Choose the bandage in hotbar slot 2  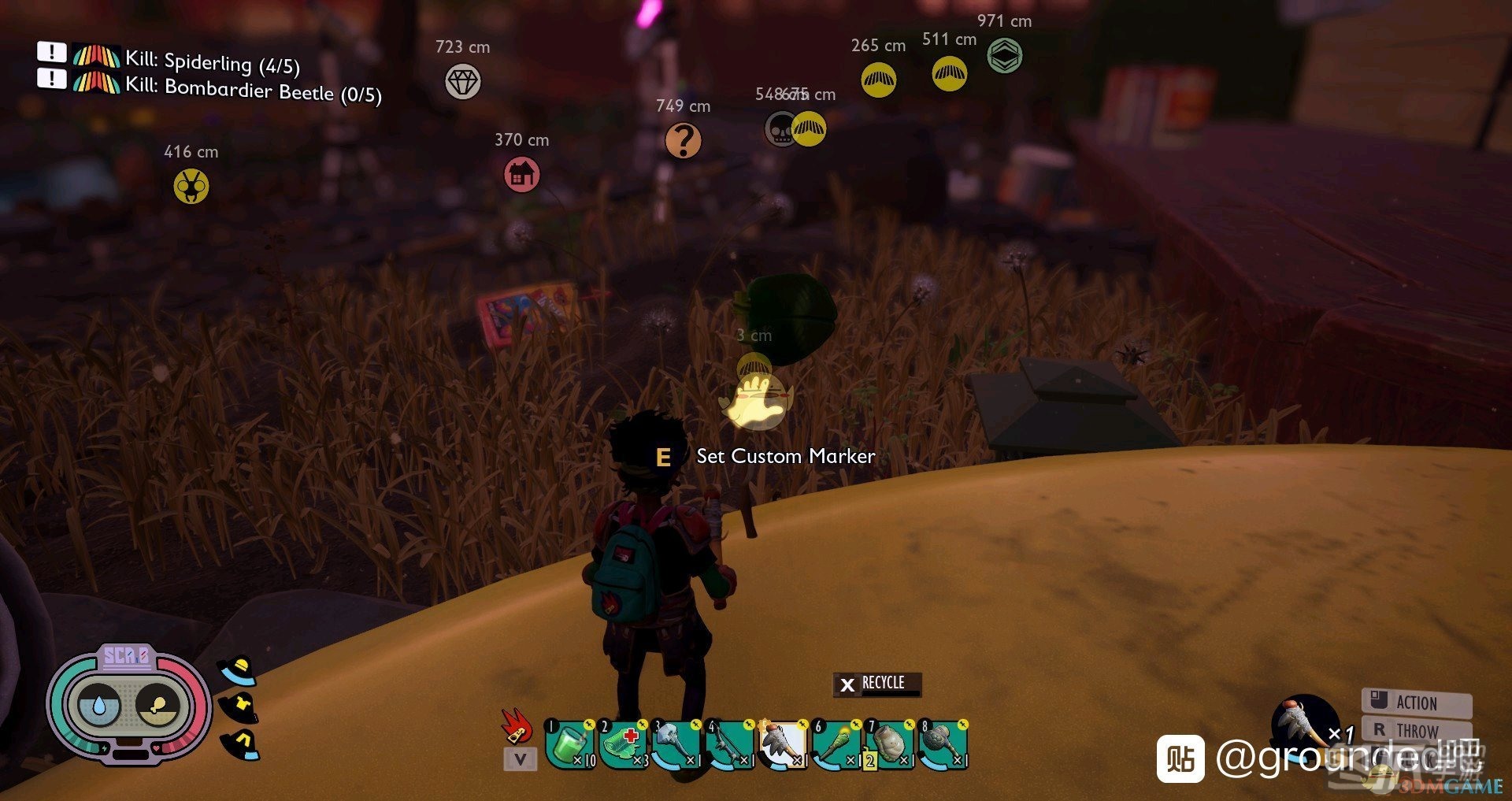pos(623,744)
